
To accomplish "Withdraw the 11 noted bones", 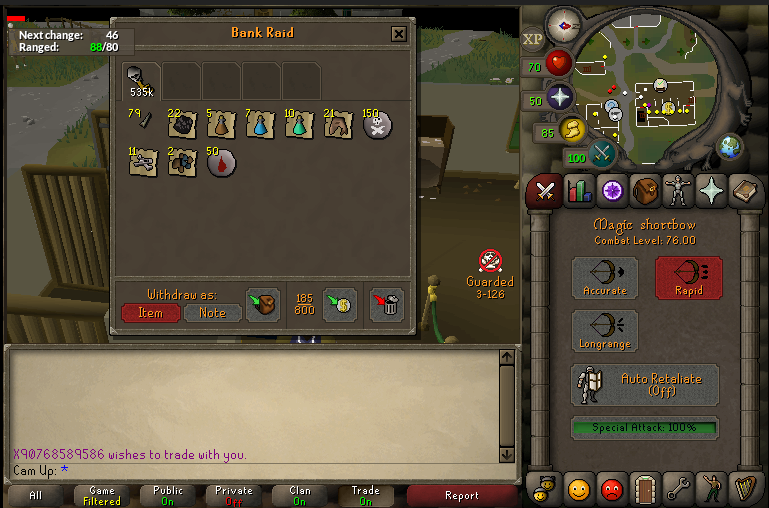I will click(x=141, y=163).
